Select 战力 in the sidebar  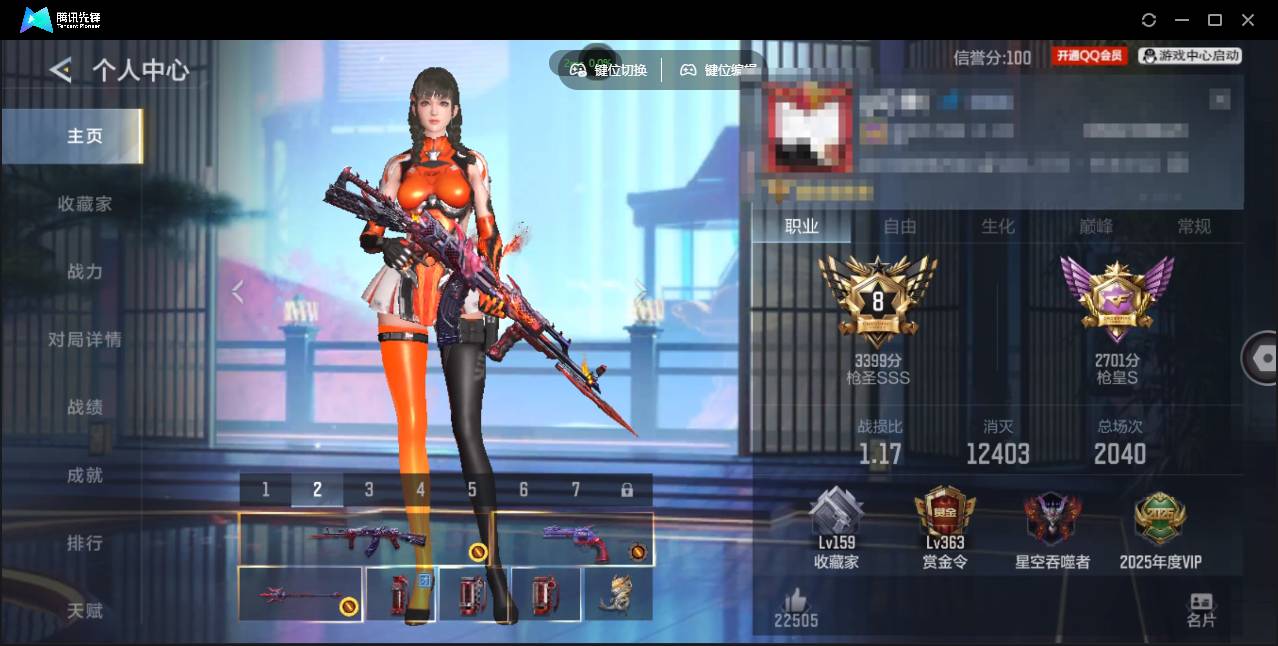click(x=84, y=272)
